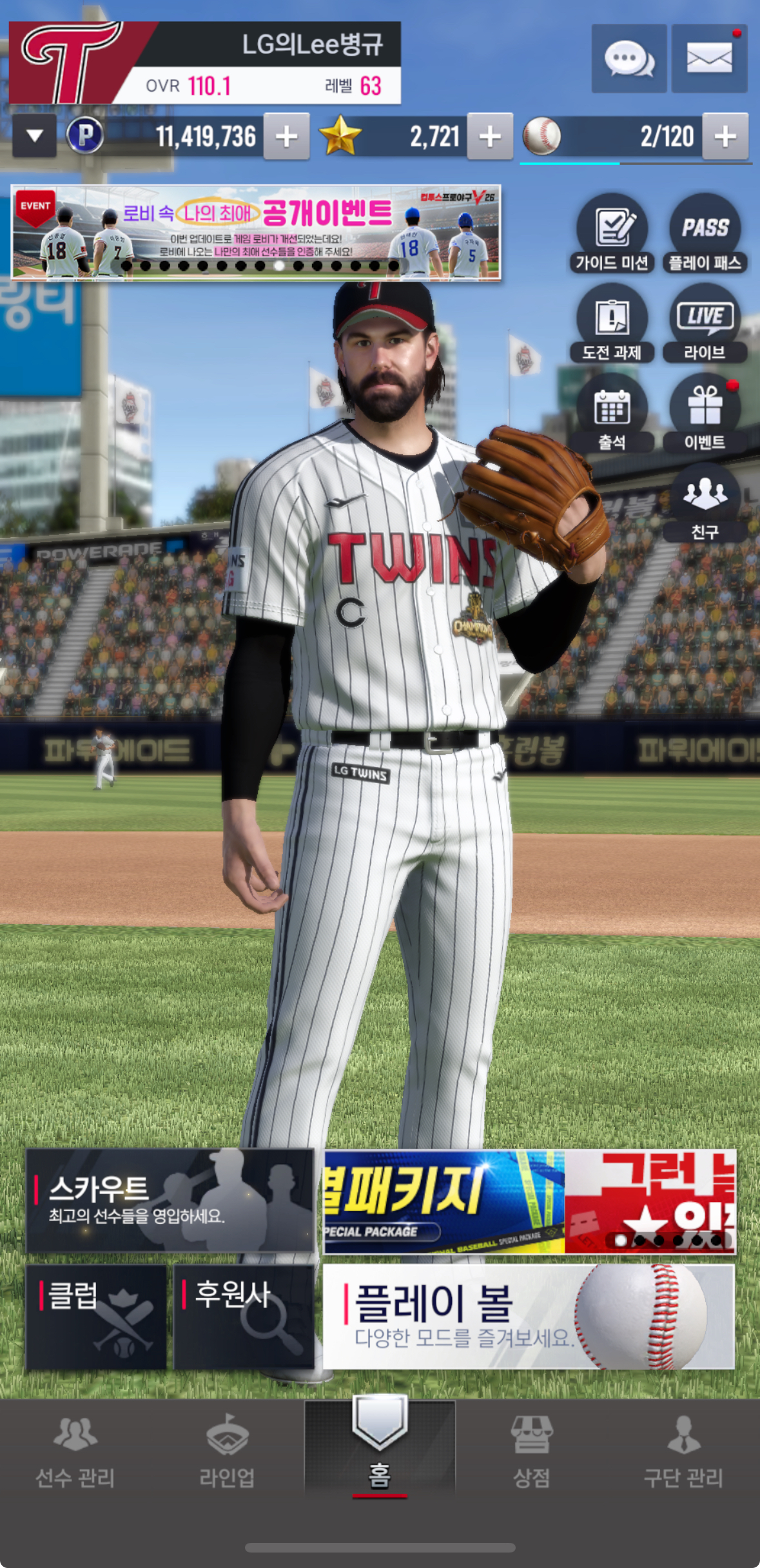This screenshot has height=1568, width=760.
Task: Recharge baseballs with the plus button
Action: point(725,136)
